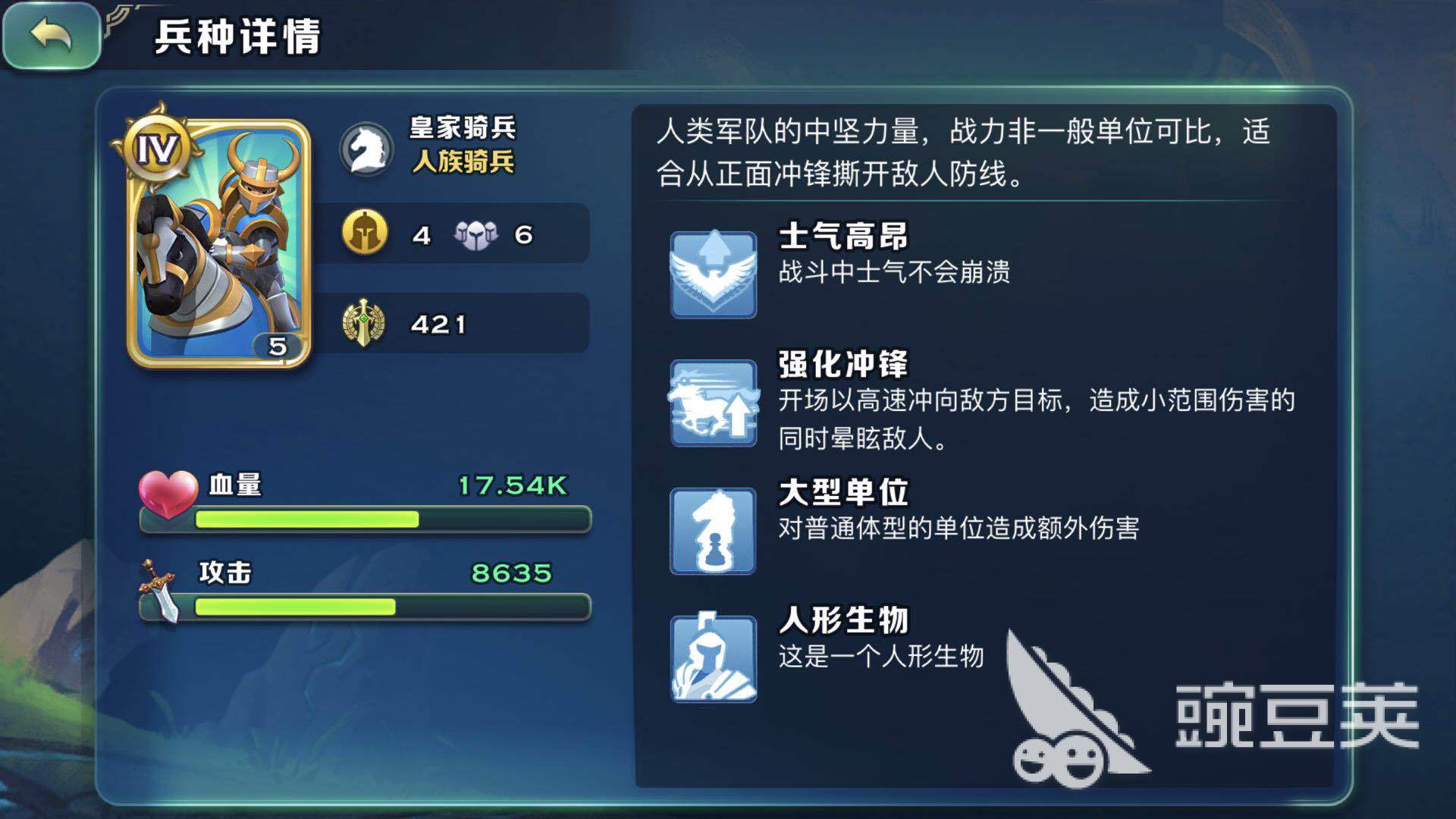This screenshot has width=1456, height=819.
Task: Click the white horse faction emblem beside 皇家骑兵
Action: coord(367,149)
